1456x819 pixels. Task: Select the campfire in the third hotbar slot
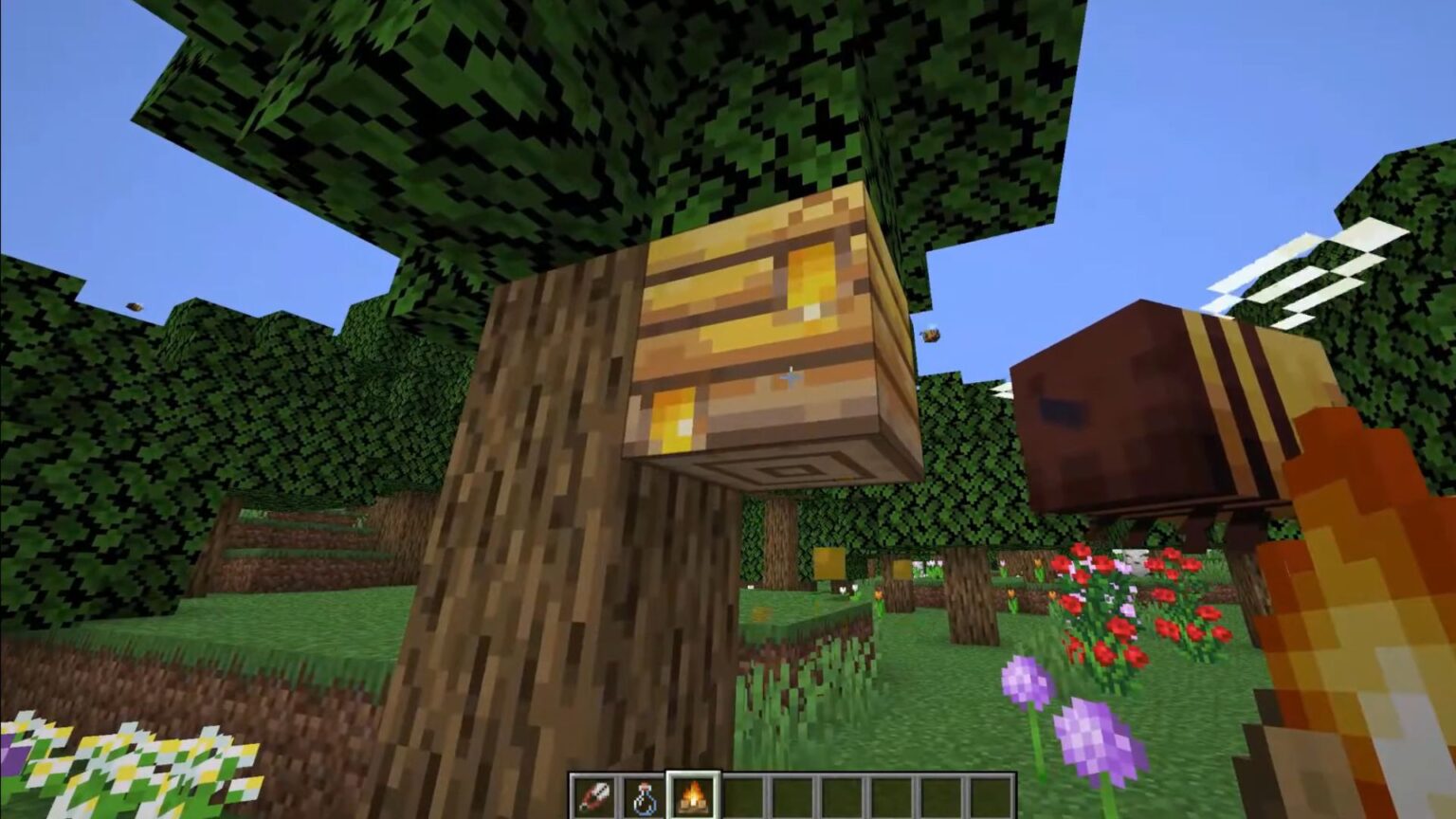pyautogui.click(x=691, y=796)
